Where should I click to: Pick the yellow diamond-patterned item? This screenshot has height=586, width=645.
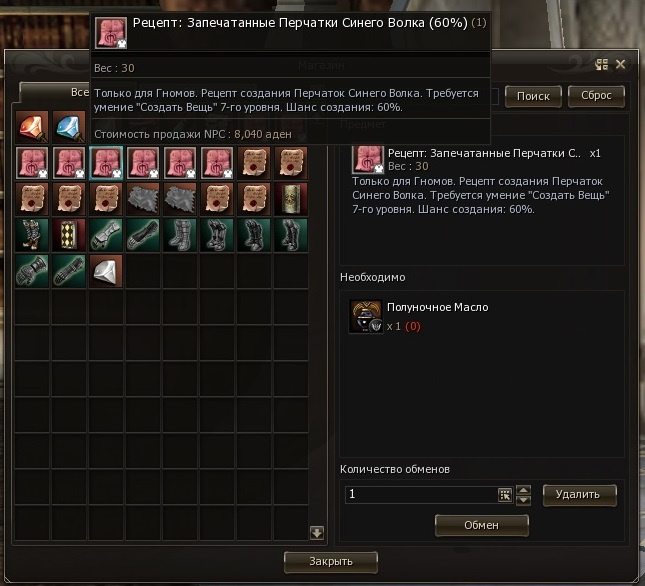point(69,235)
